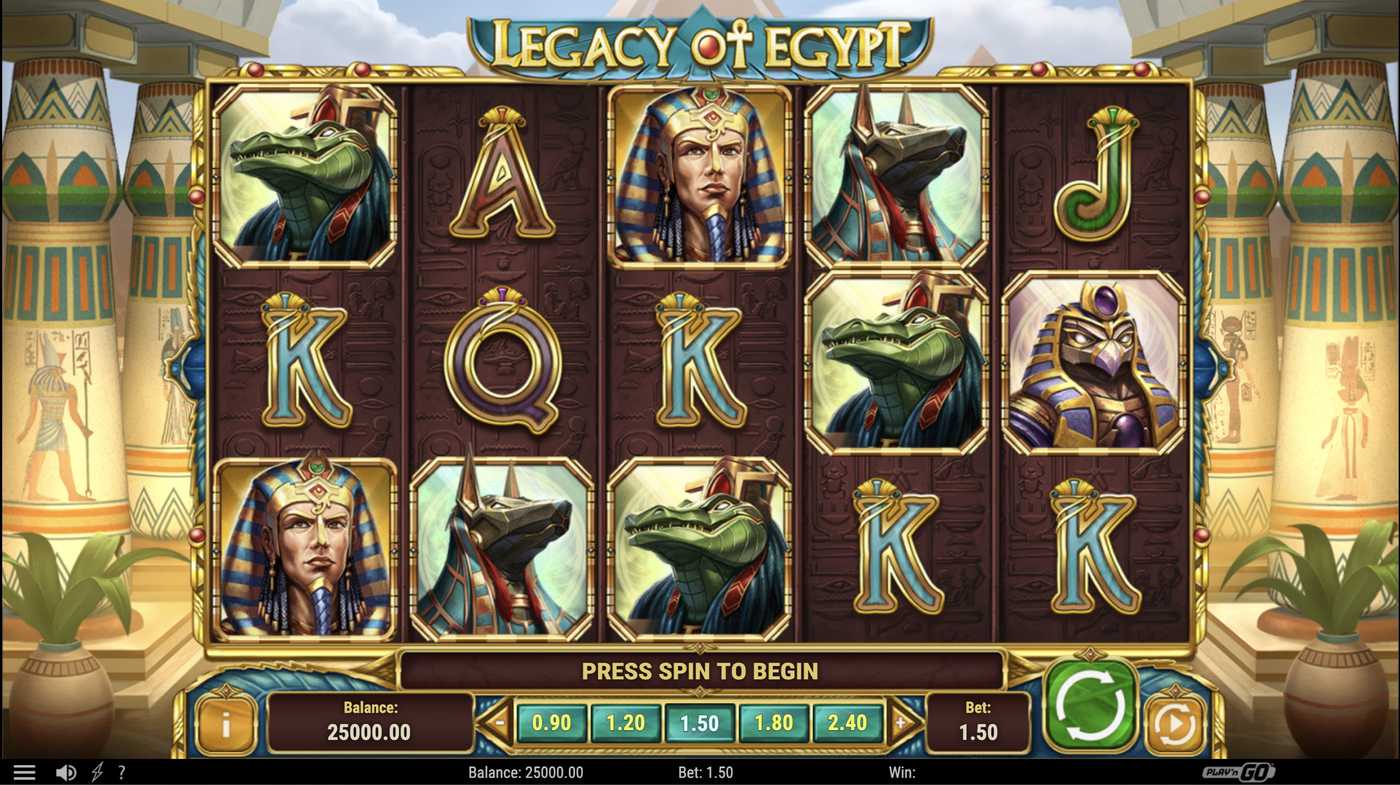This screenshot has width=1400, height=785.
Task: Click the Pharaoh symbol on the first reel
Action: coord(303,550)
